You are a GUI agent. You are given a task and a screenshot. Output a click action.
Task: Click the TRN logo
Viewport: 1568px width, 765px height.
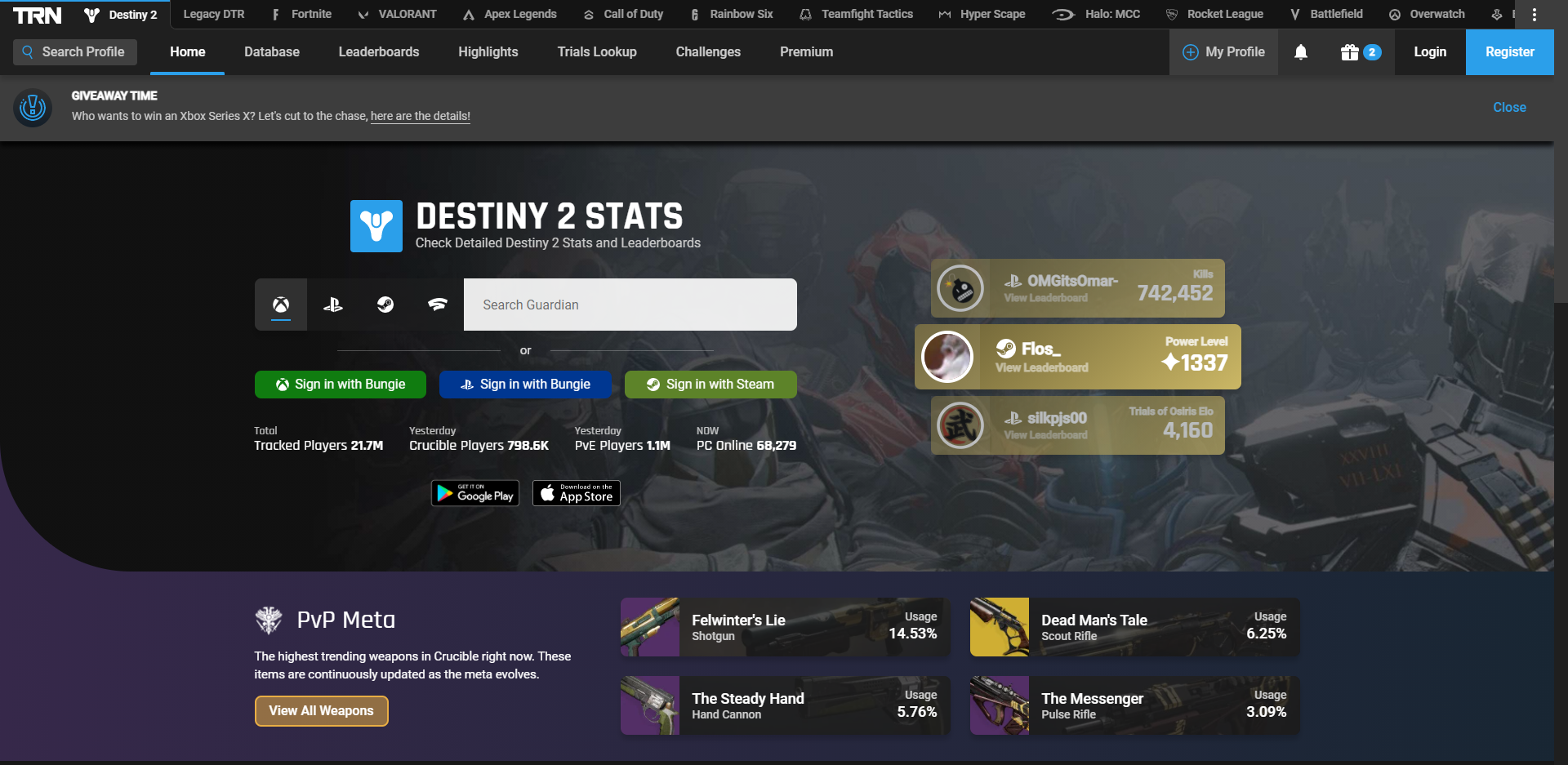tap(37, 14)
